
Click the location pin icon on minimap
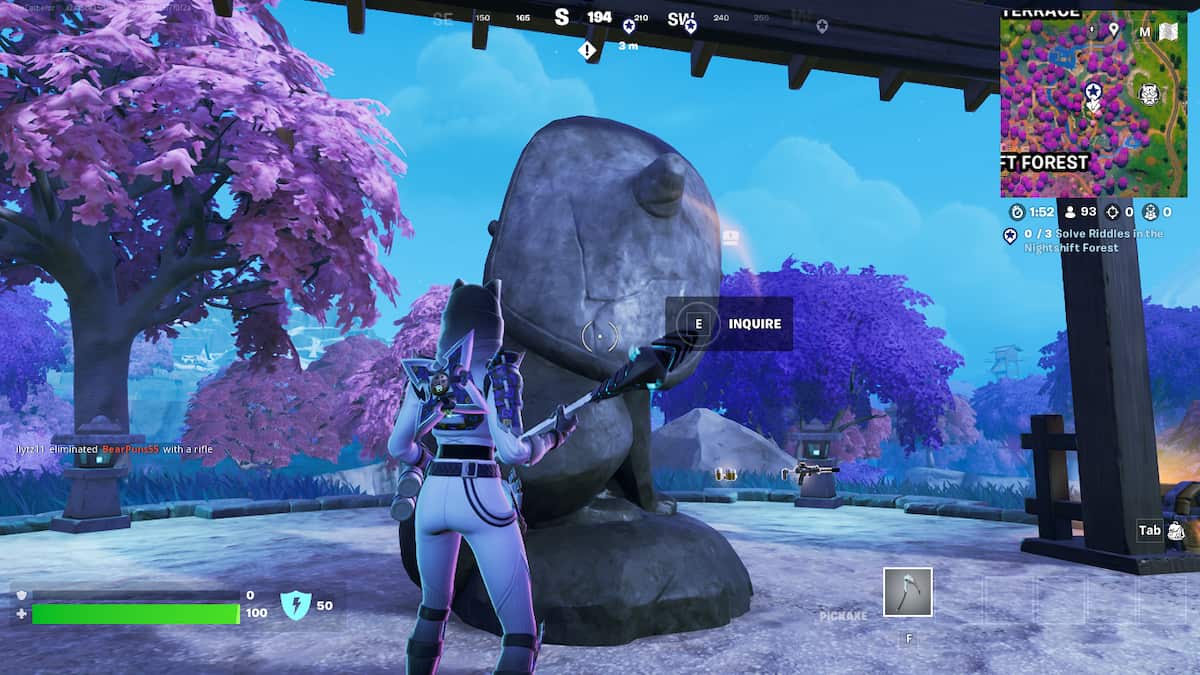pyautogui.click(x=1113, y=31)
